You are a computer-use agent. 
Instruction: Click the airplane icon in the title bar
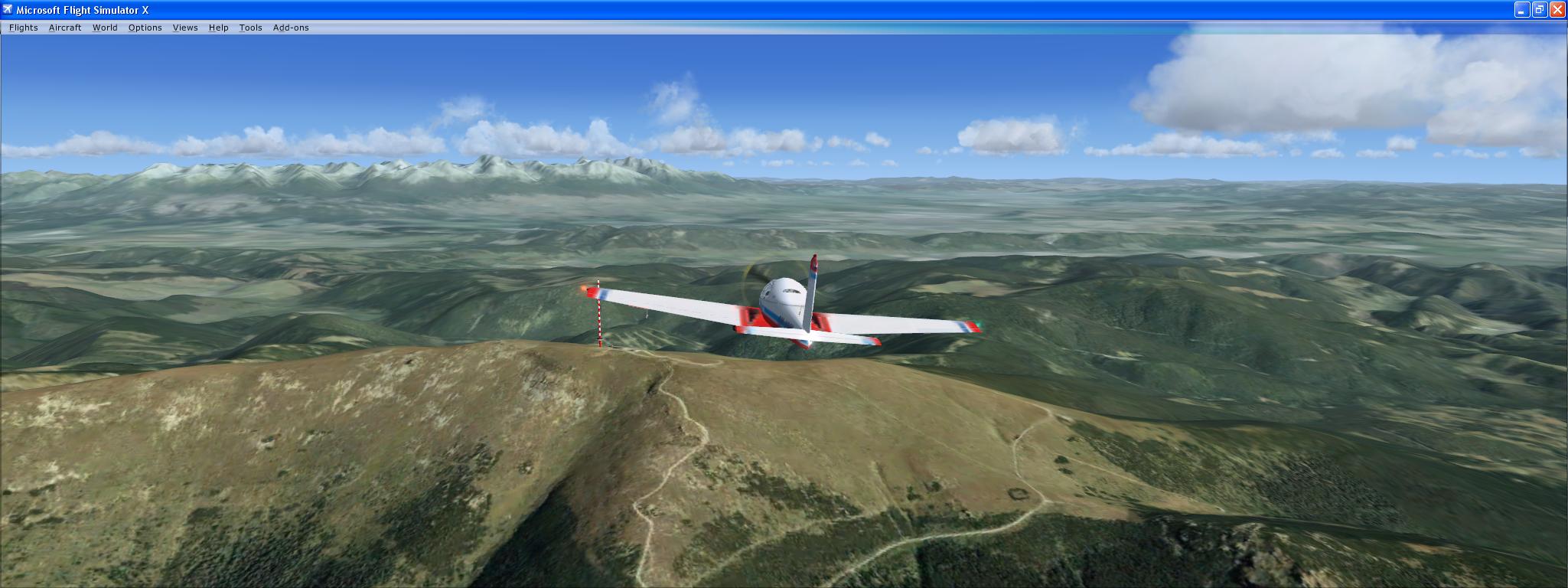[x=7, y=10]
